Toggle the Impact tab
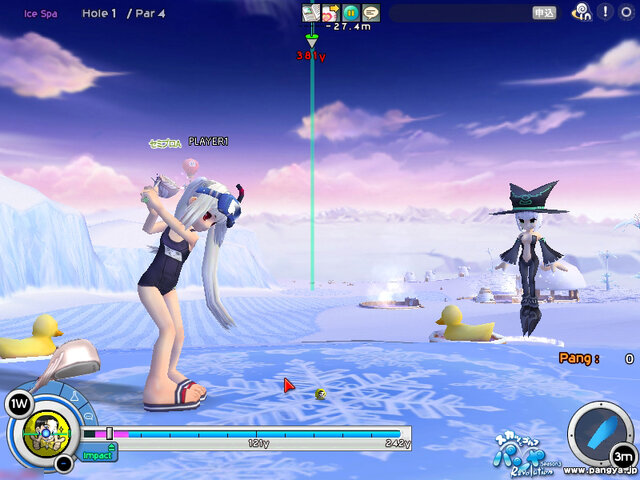Screen dimensions: 640x480 pos(97,455)
